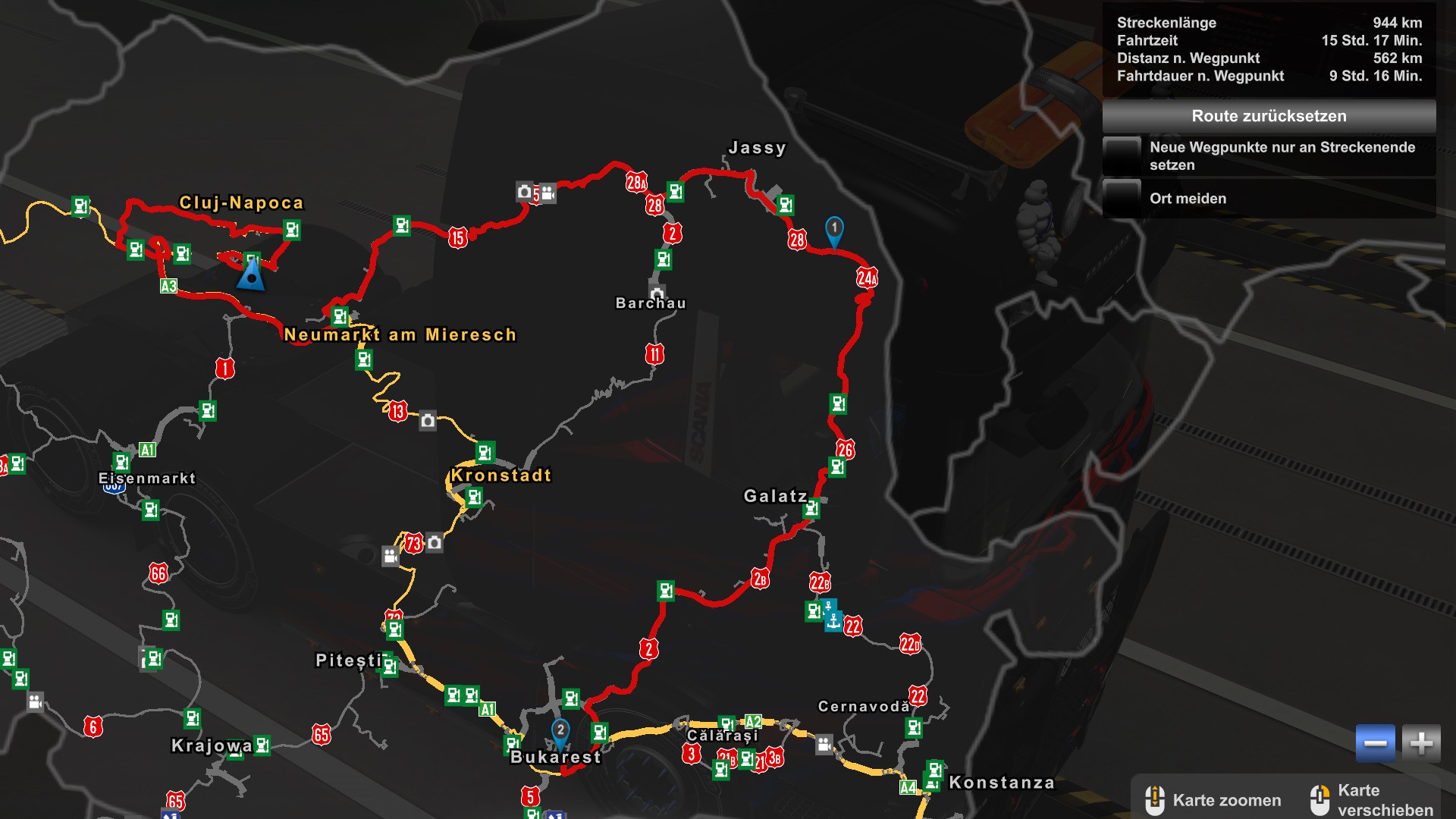Click the A3 motorway shield near Cluj-Napoca
Viewport: 1456px width, 819px height.
tap(168, 287)
